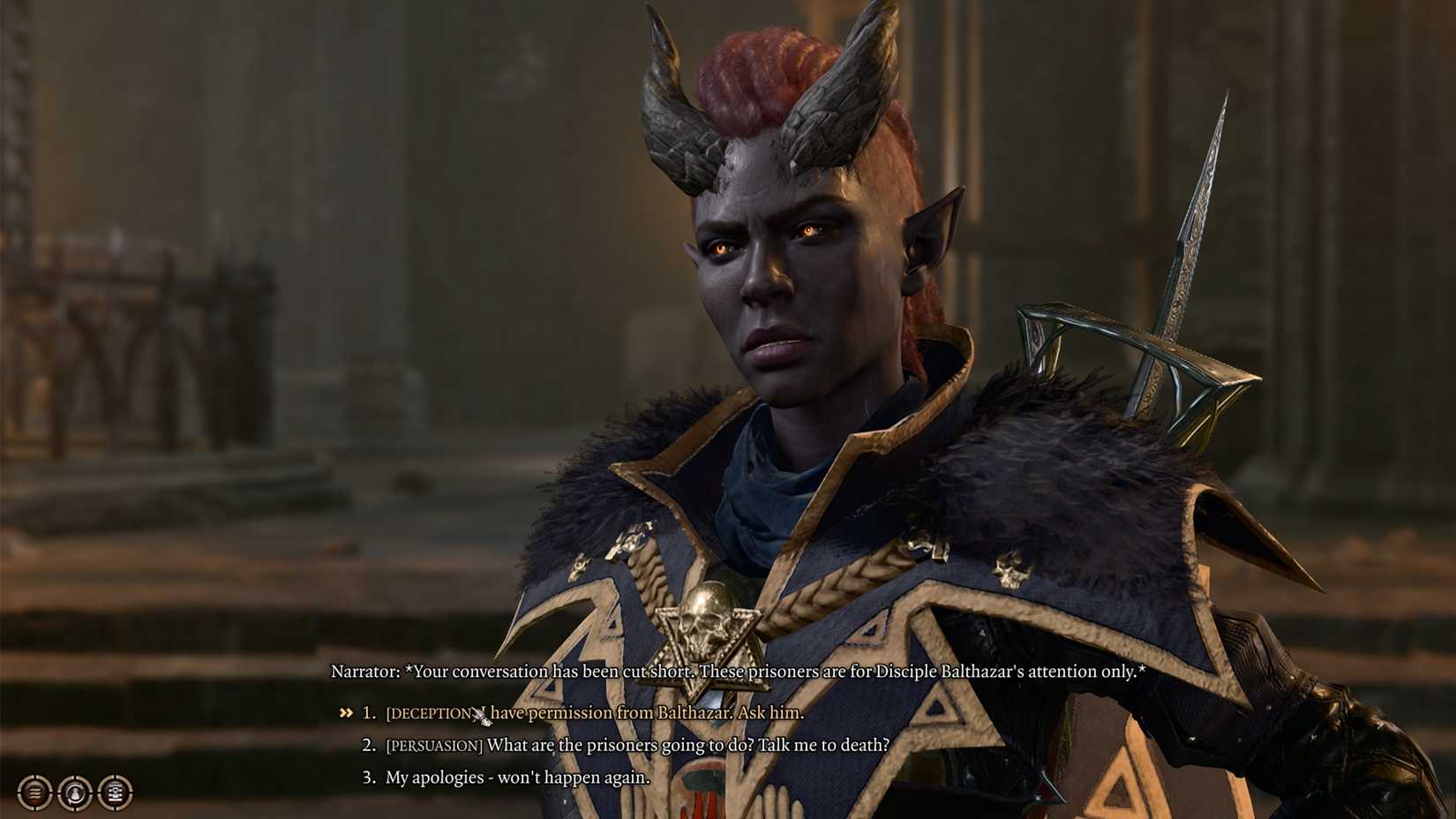Image resolution: width=1456 pixels, height=819 pixels.
Task: Select the middle circular icon at bottom left
Action: [75, 793]
